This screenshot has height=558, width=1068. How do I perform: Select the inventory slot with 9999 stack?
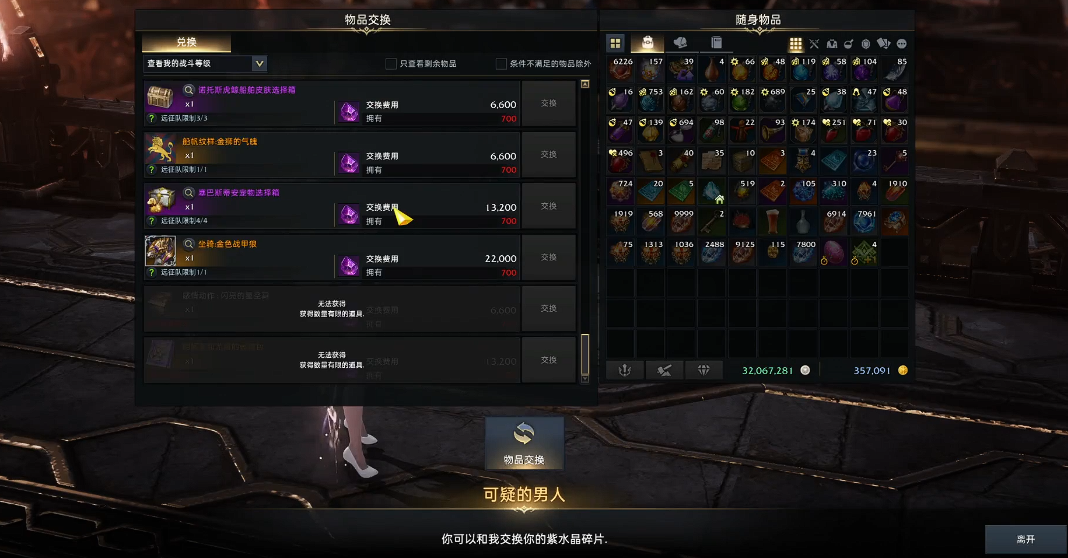coord(680,220)
